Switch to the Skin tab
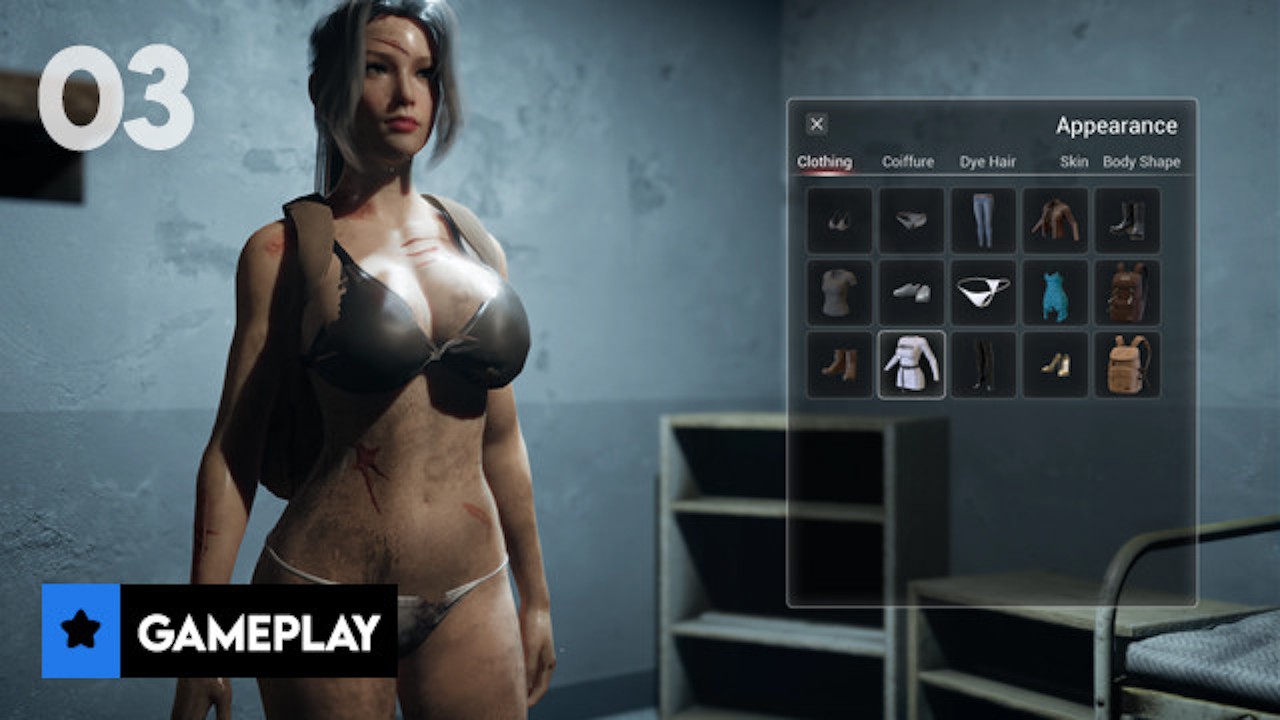1280x720 pixels. tap(1072, 161)
